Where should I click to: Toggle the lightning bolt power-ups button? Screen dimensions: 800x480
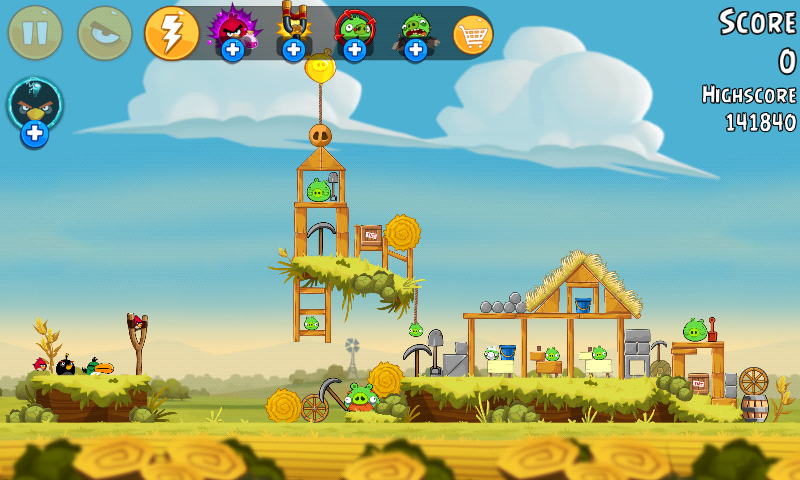(172, 33)
